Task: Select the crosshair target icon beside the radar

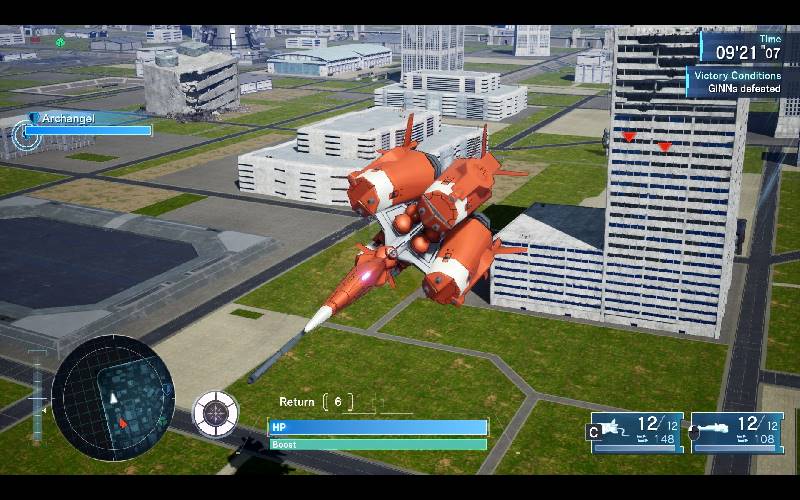Action: (x=215, y=412)
